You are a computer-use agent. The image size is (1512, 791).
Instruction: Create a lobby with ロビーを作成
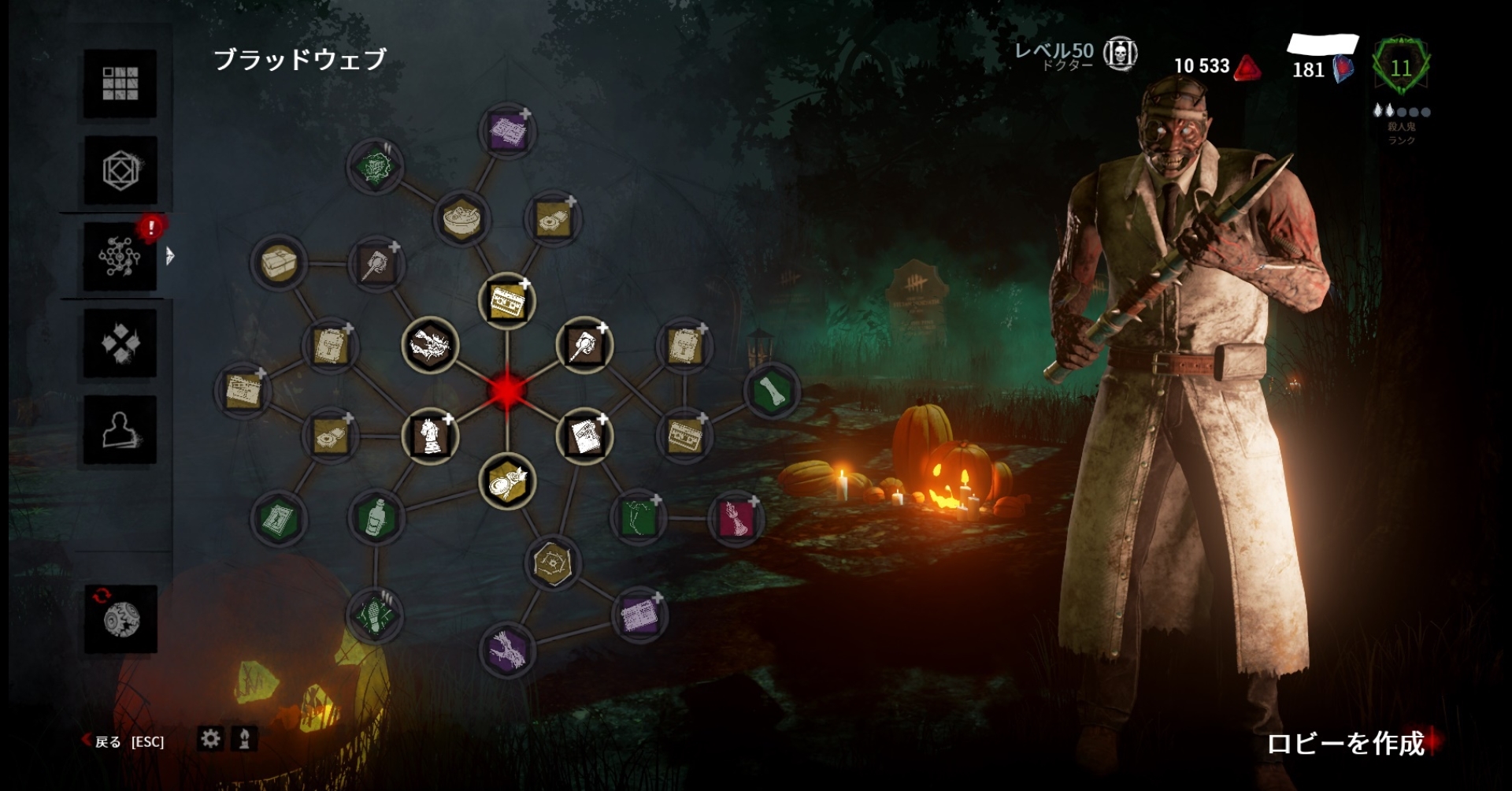[1345, 743]
